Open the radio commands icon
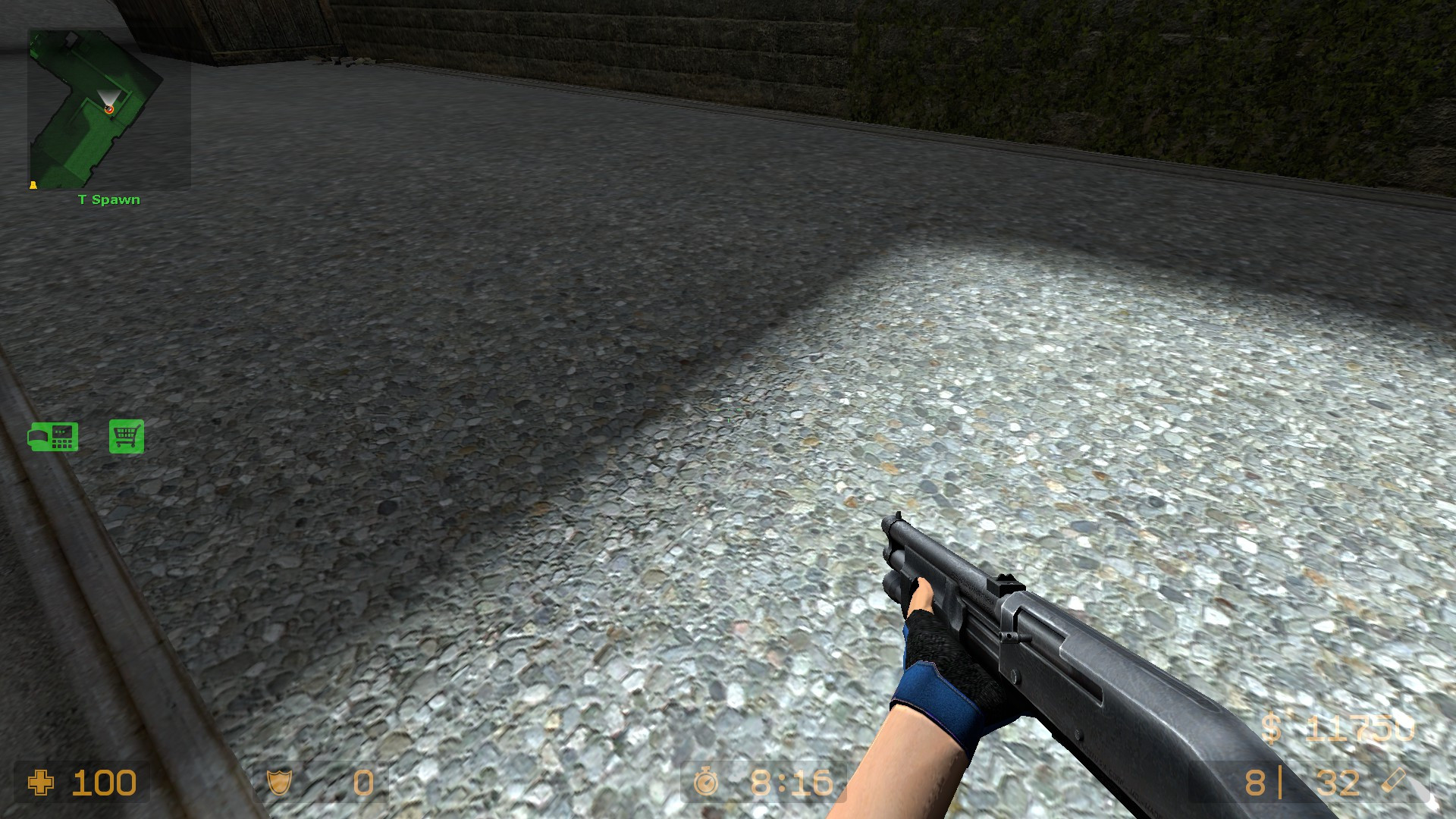The image size is (1456, 819). [53, 437]
